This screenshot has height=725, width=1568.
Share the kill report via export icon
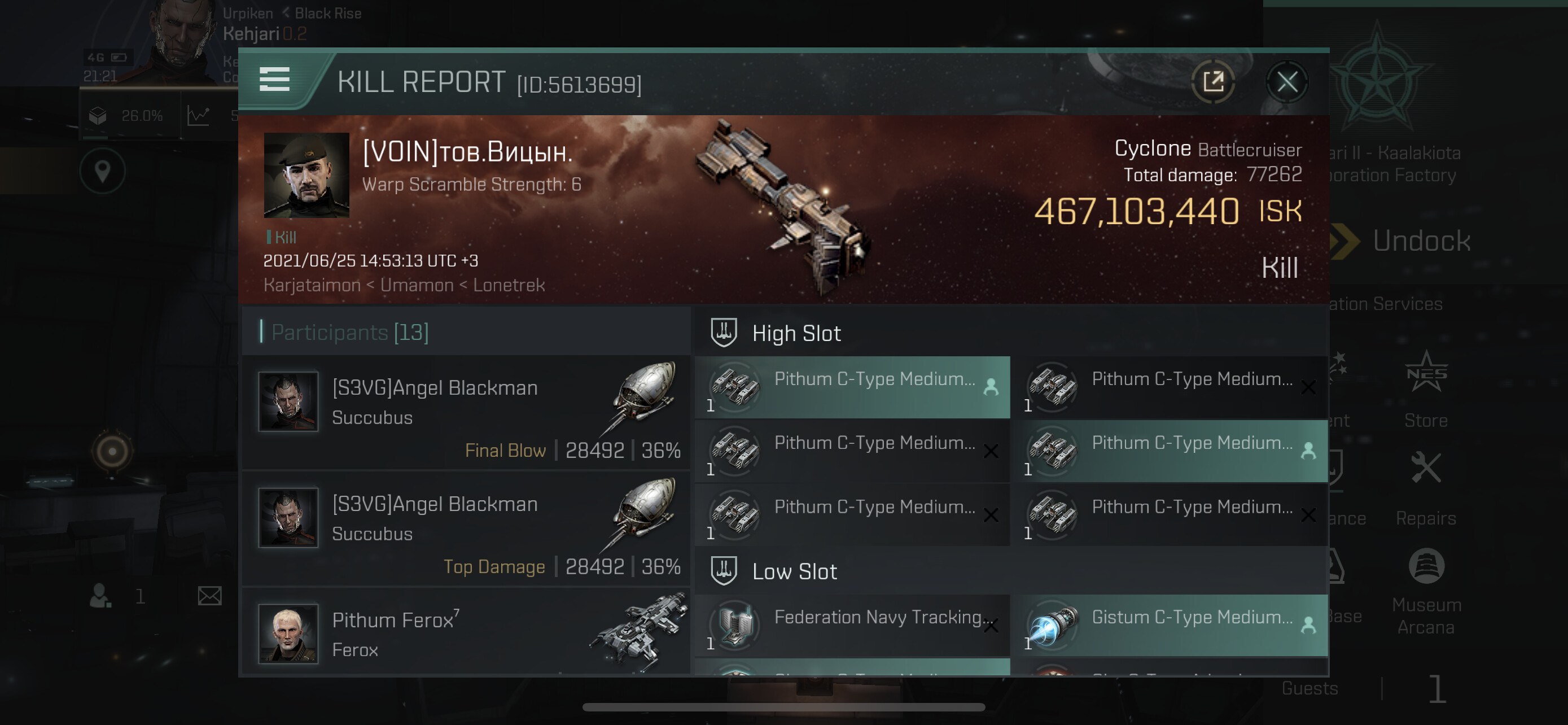coord(1212,81)
